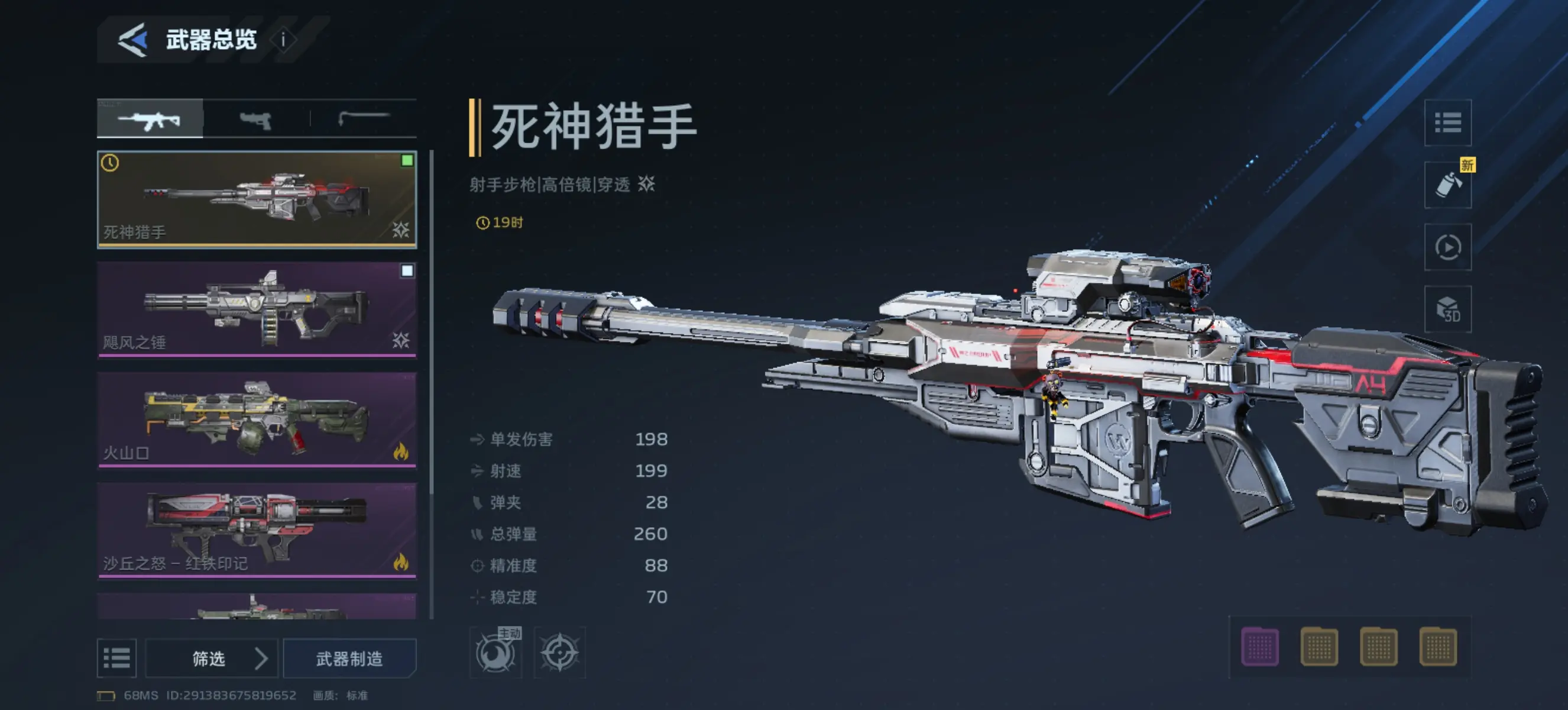
Task: Play the weapon showcase animation
Action: [1449, 247]
